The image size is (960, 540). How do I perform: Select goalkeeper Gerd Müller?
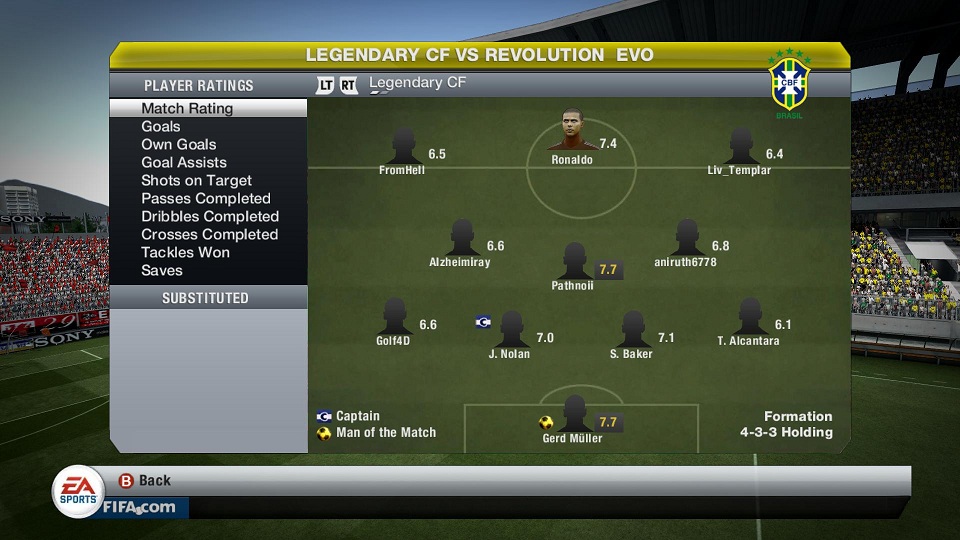(573, 414)
